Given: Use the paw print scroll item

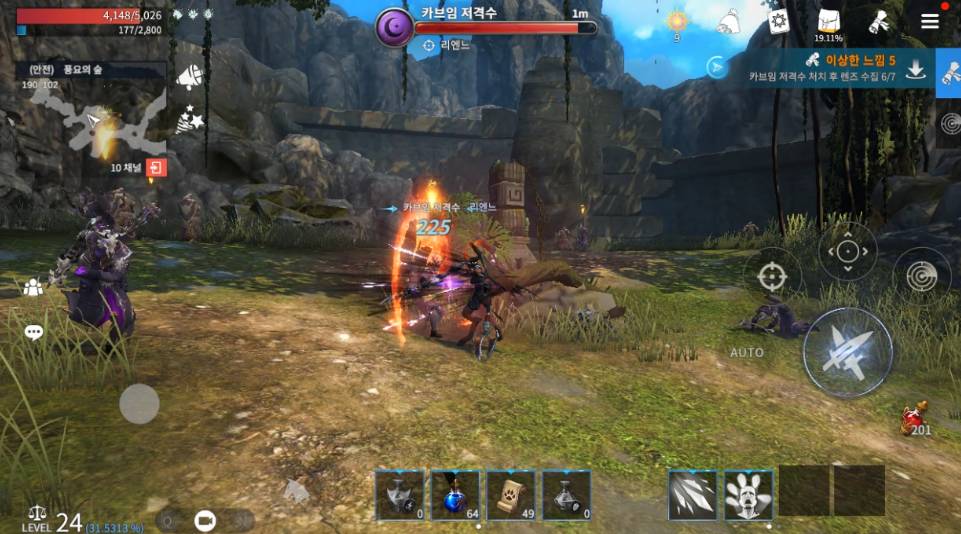Looking at the screenshot, I should (x=511, y=494).
